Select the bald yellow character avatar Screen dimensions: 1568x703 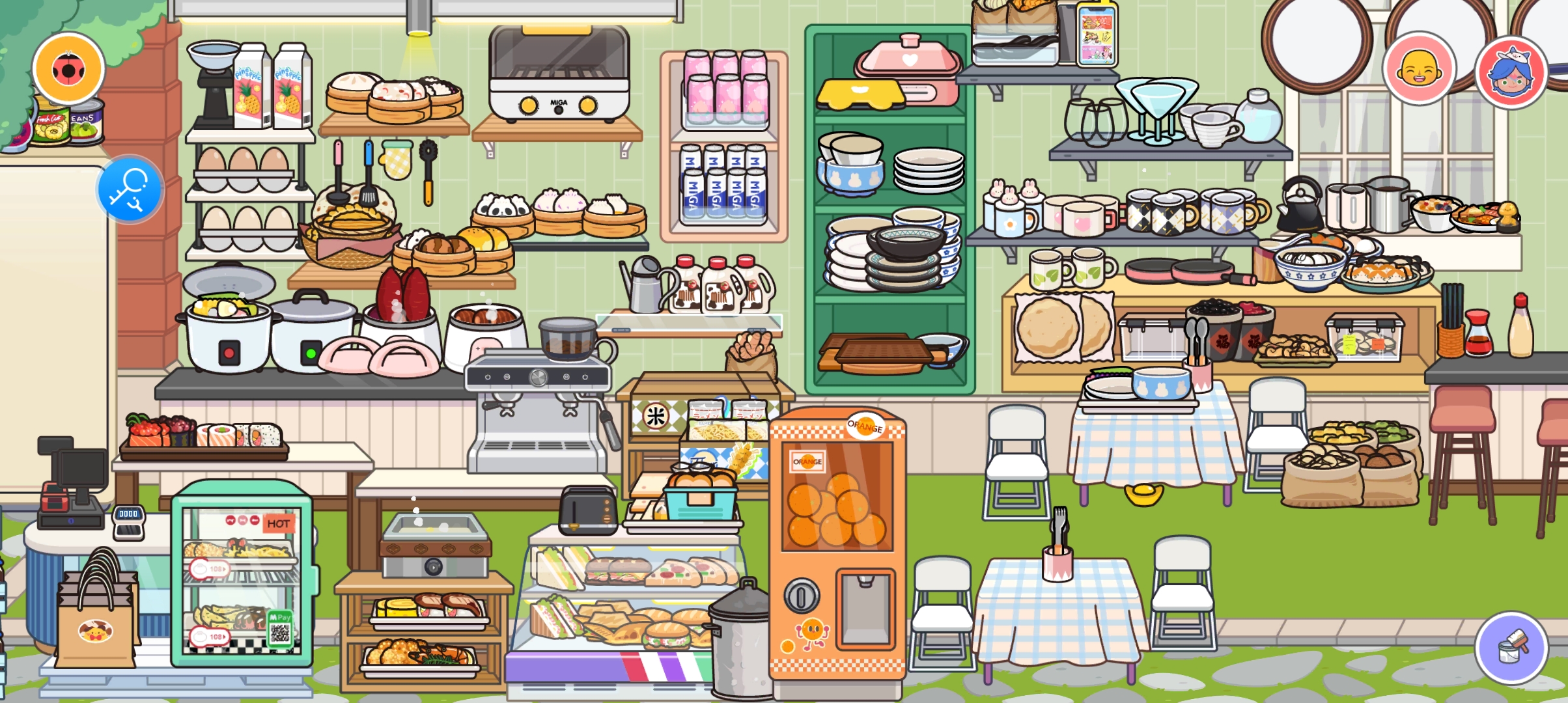[x=1419, y=69]
